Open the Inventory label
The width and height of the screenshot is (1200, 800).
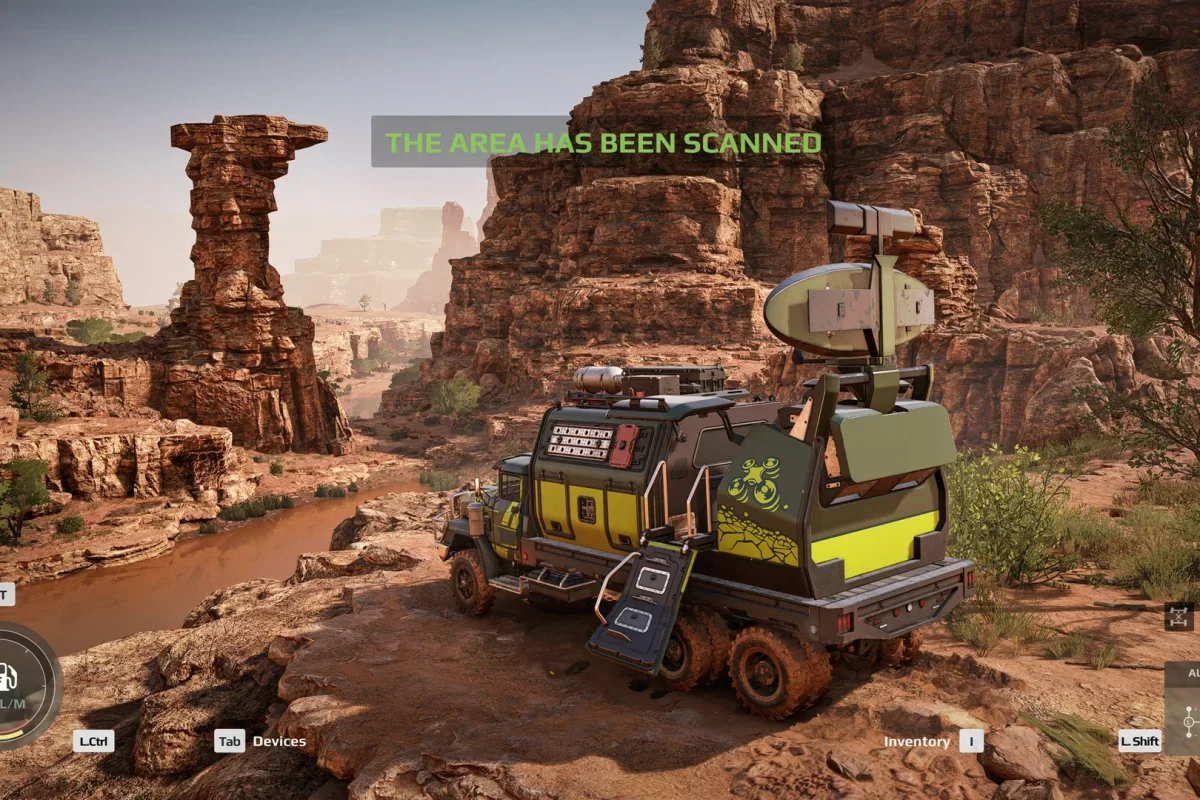coord(916,741)
